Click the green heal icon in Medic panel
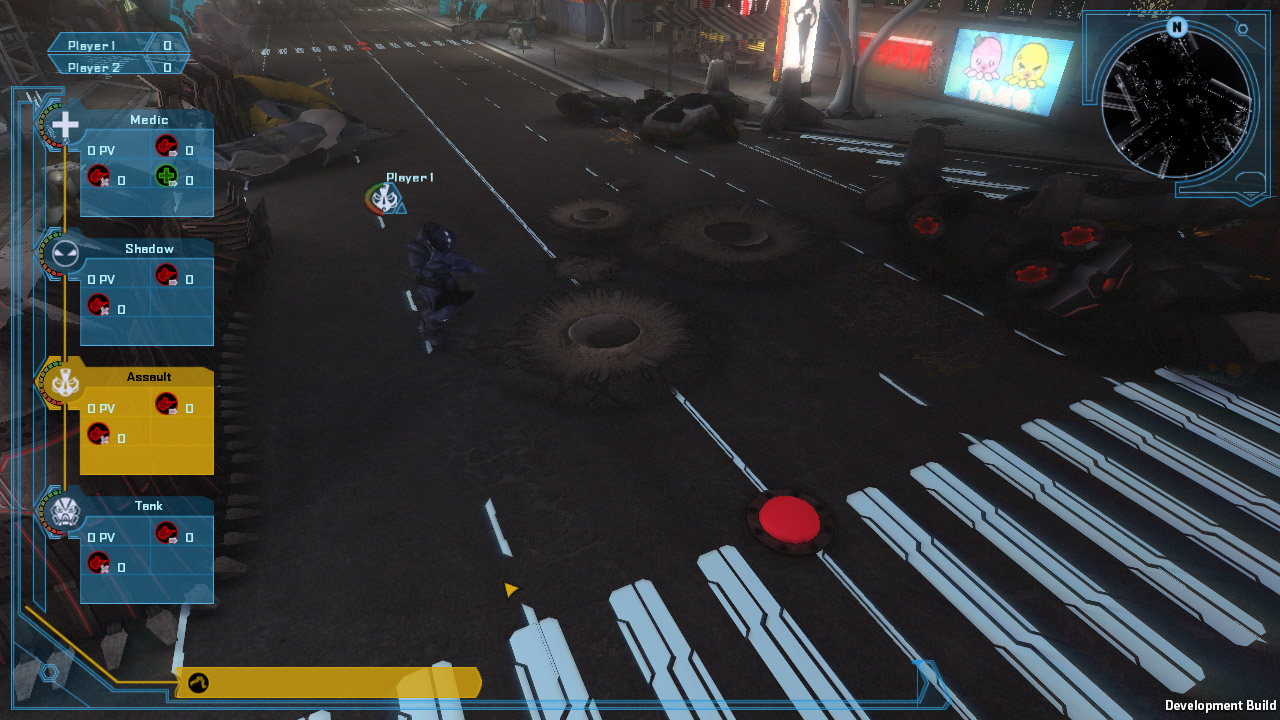 point(166,178)
